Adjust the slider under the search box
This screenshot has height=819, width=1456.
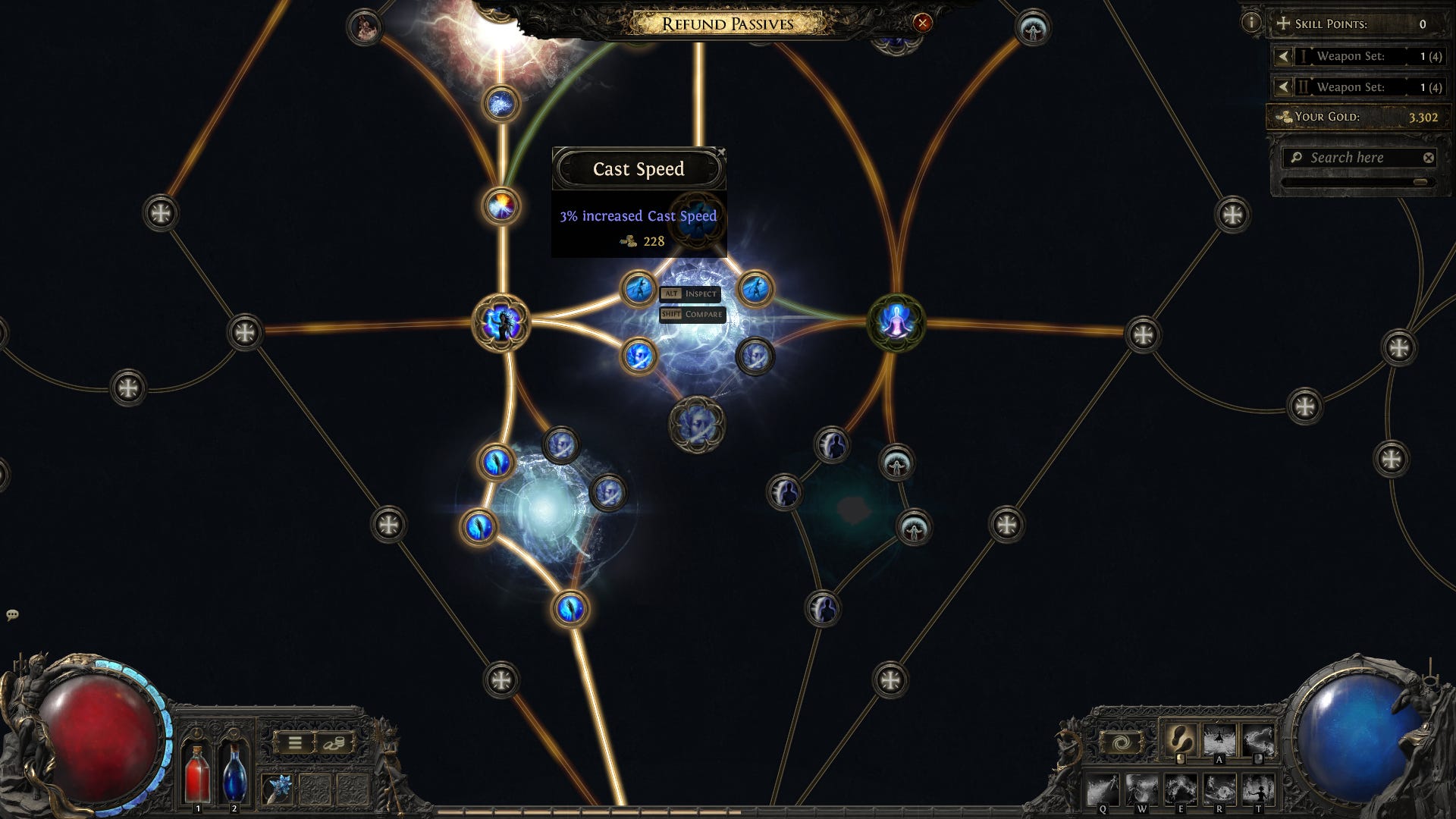point(1420,182)
